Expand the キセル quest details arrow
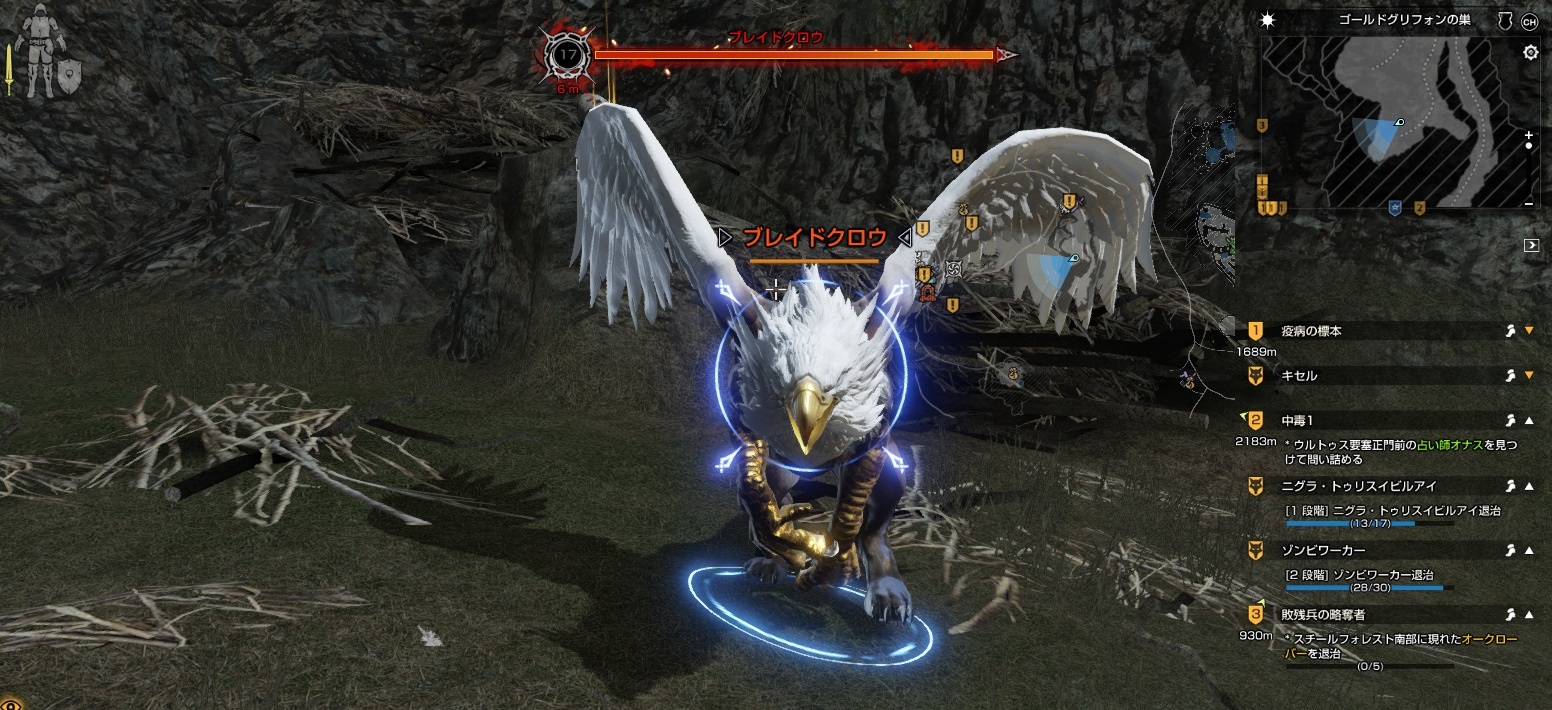The width and height of the screenshot is (1552, 710). tap(1529, 375)
